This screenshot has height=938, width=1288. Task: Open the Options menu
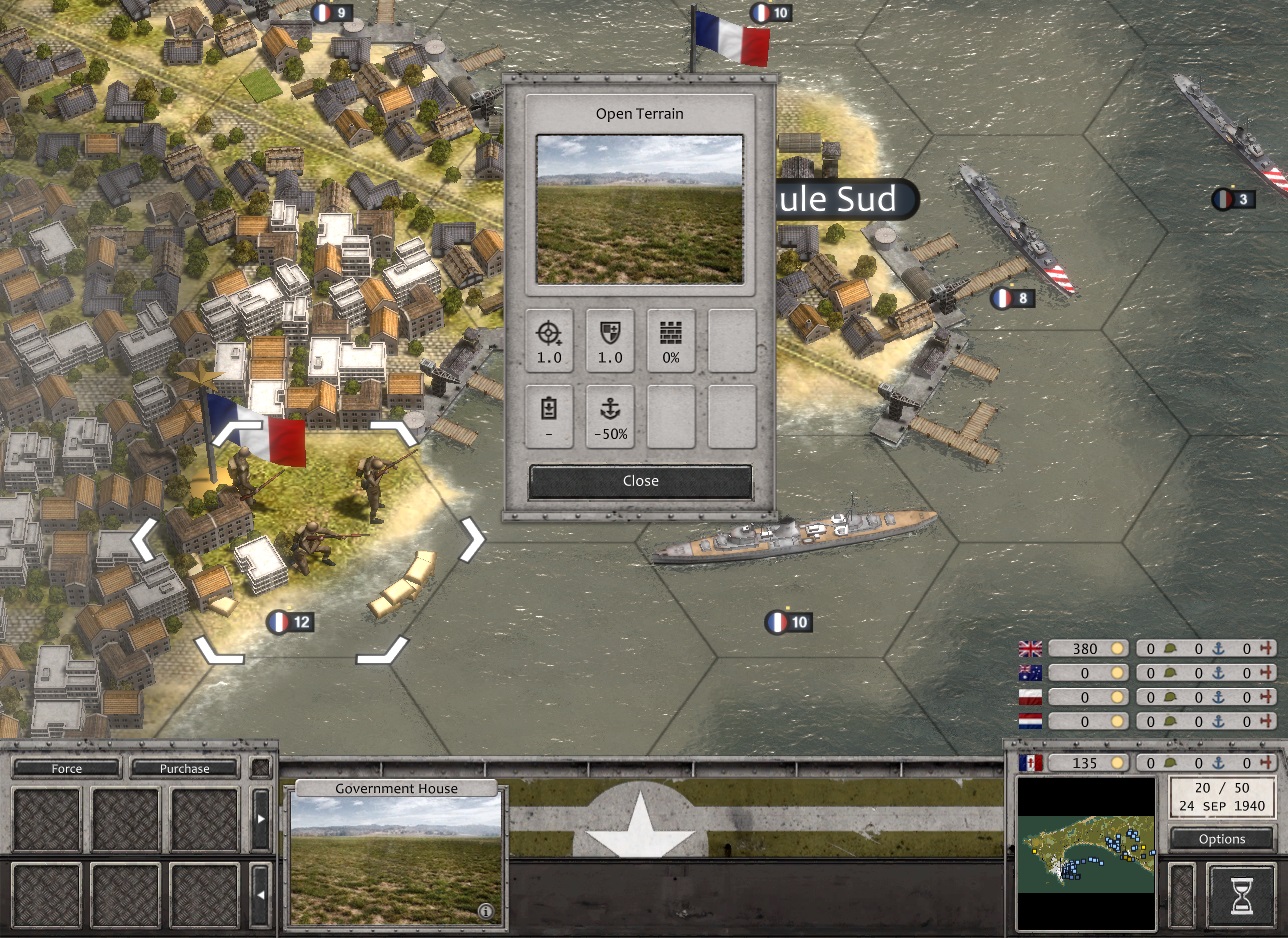tap(1221, 839)
